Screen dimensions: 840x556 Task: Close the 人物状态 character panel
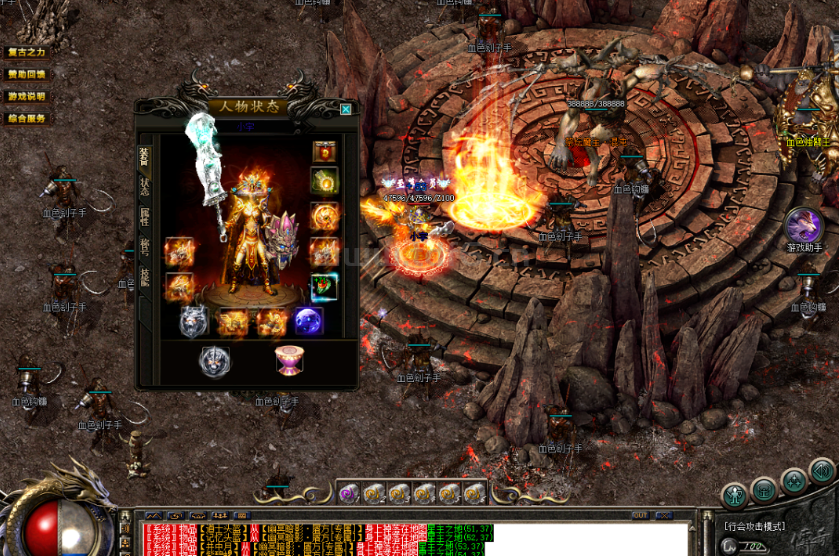[x=346, y=109]
